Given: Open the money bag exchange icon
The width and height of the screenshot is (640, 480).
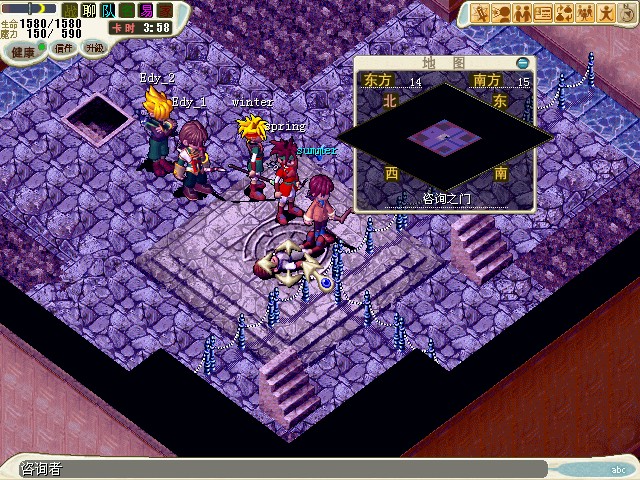Looking at the screenshot, I should [x=564, y=13].
